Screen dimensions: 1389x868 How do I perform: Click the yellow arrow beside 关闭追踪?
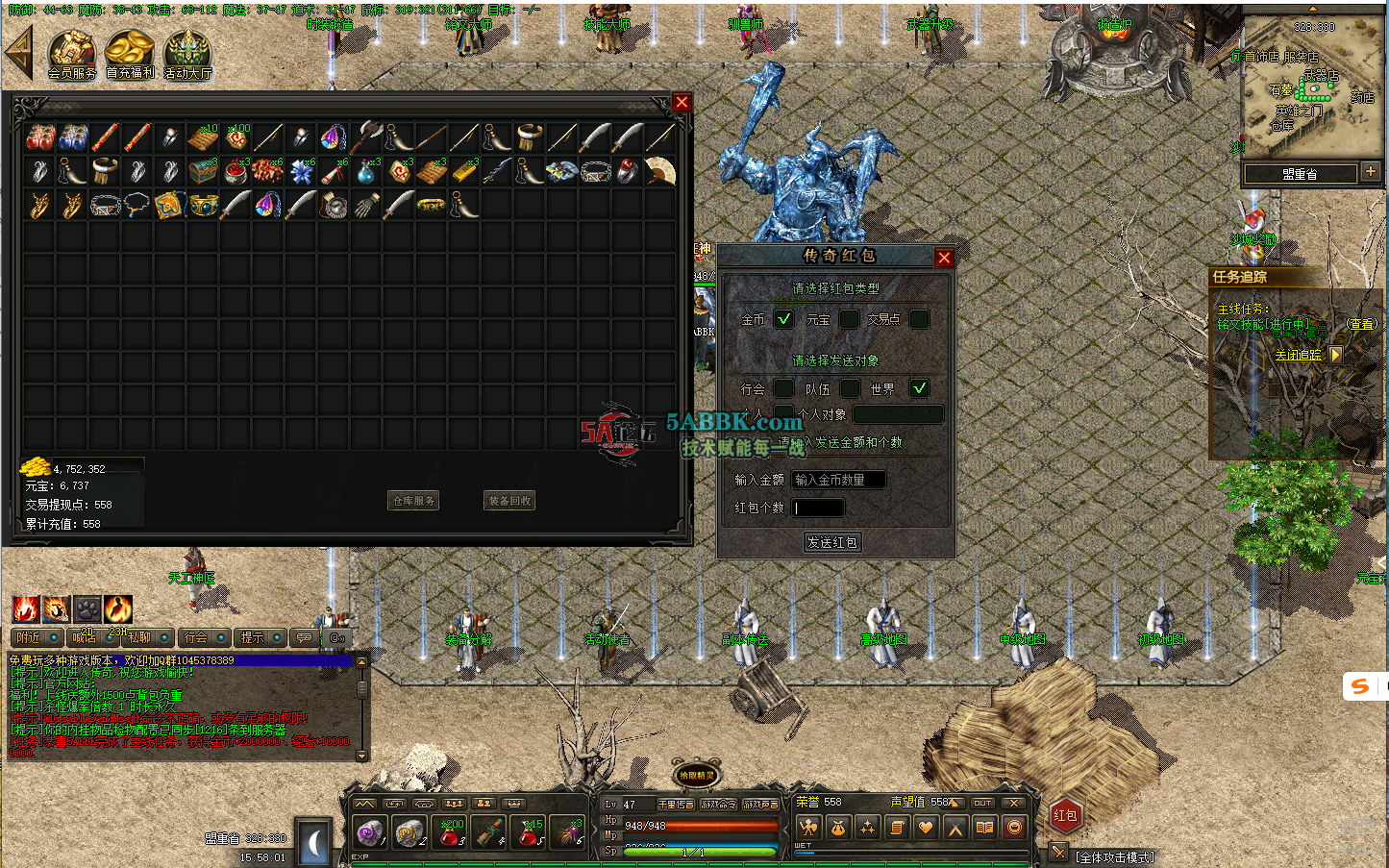[1336, 355]
